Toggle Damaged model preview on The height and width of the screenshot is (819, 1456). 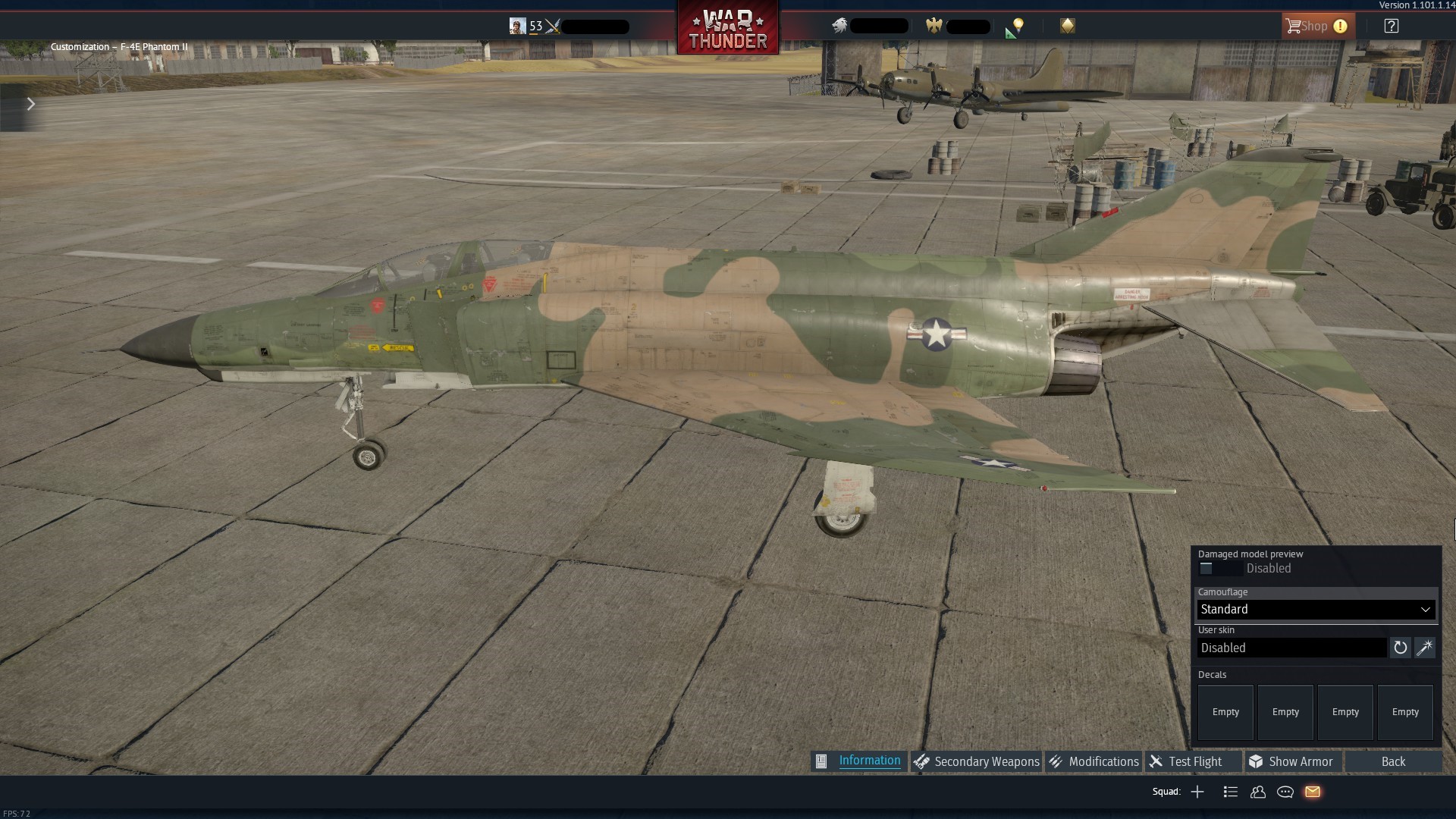(1207, 568)
